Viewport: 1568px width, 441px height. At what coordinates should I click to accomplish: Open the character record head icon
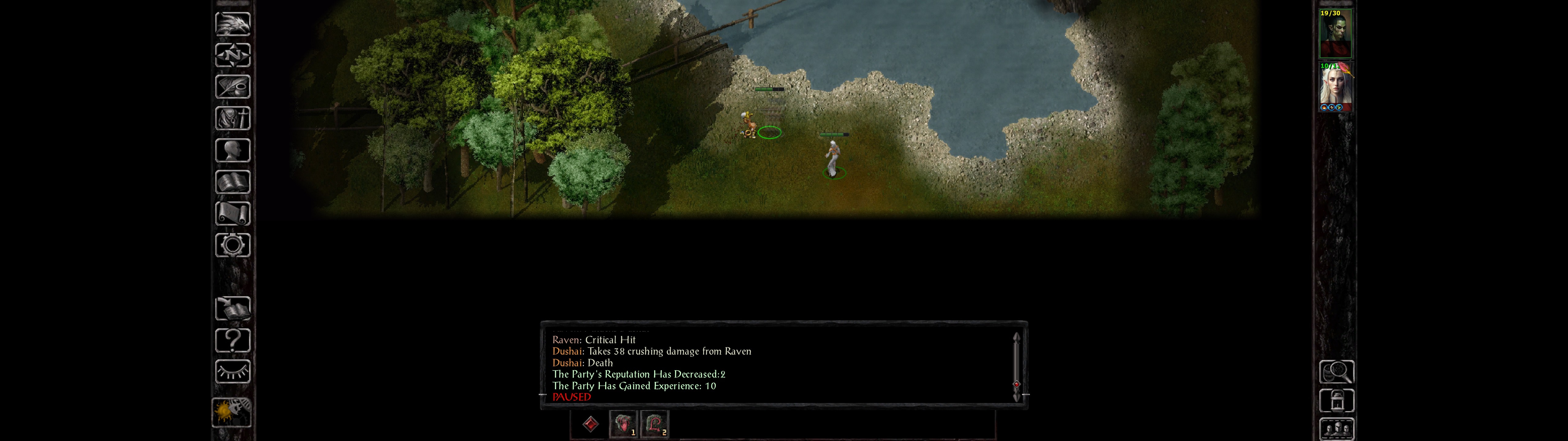coord(232,150)
